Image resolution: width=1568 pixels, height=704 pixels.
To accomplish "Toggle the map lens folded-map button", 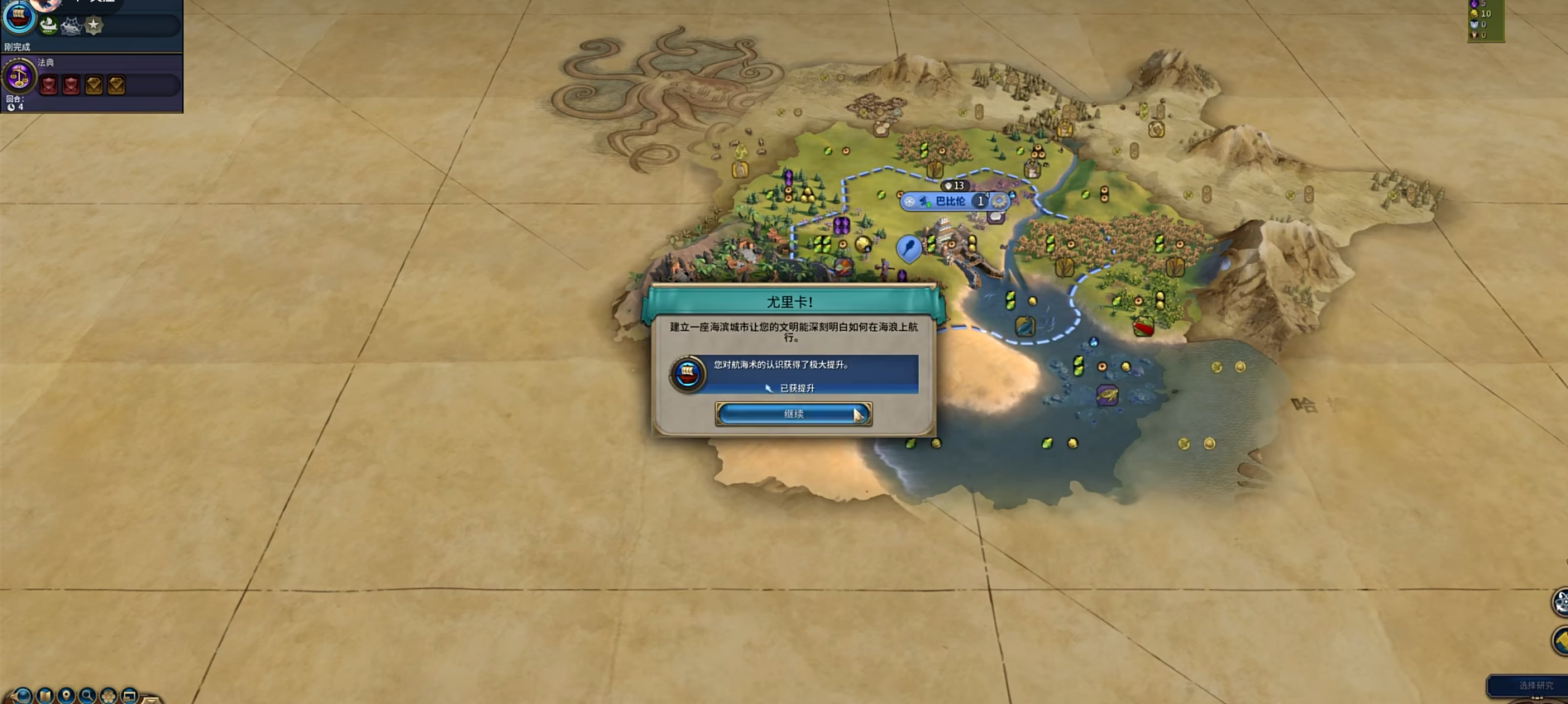I will [45, 696].
